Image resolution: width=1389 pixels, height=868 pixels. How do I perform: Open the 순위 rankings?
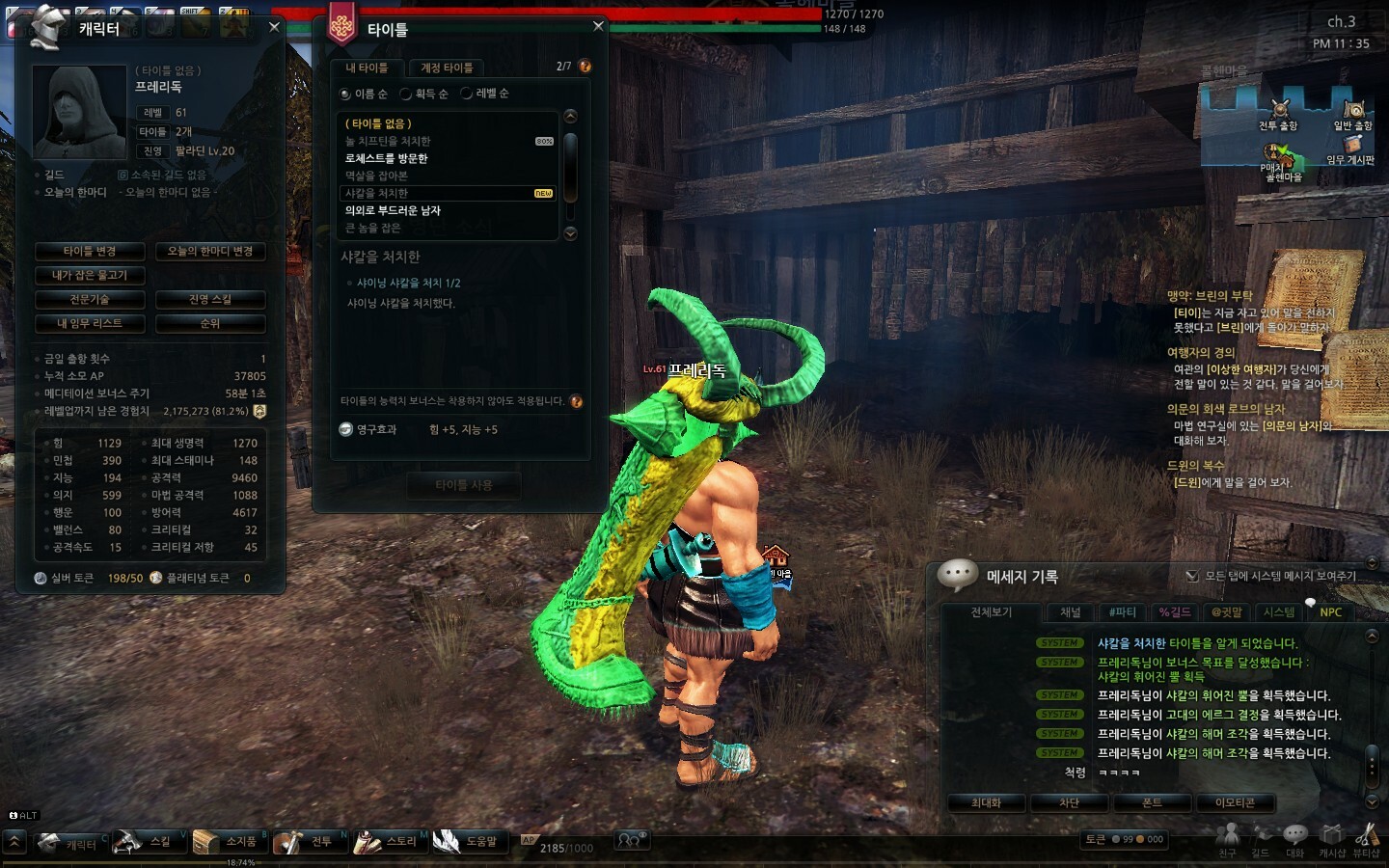point(210,324)
